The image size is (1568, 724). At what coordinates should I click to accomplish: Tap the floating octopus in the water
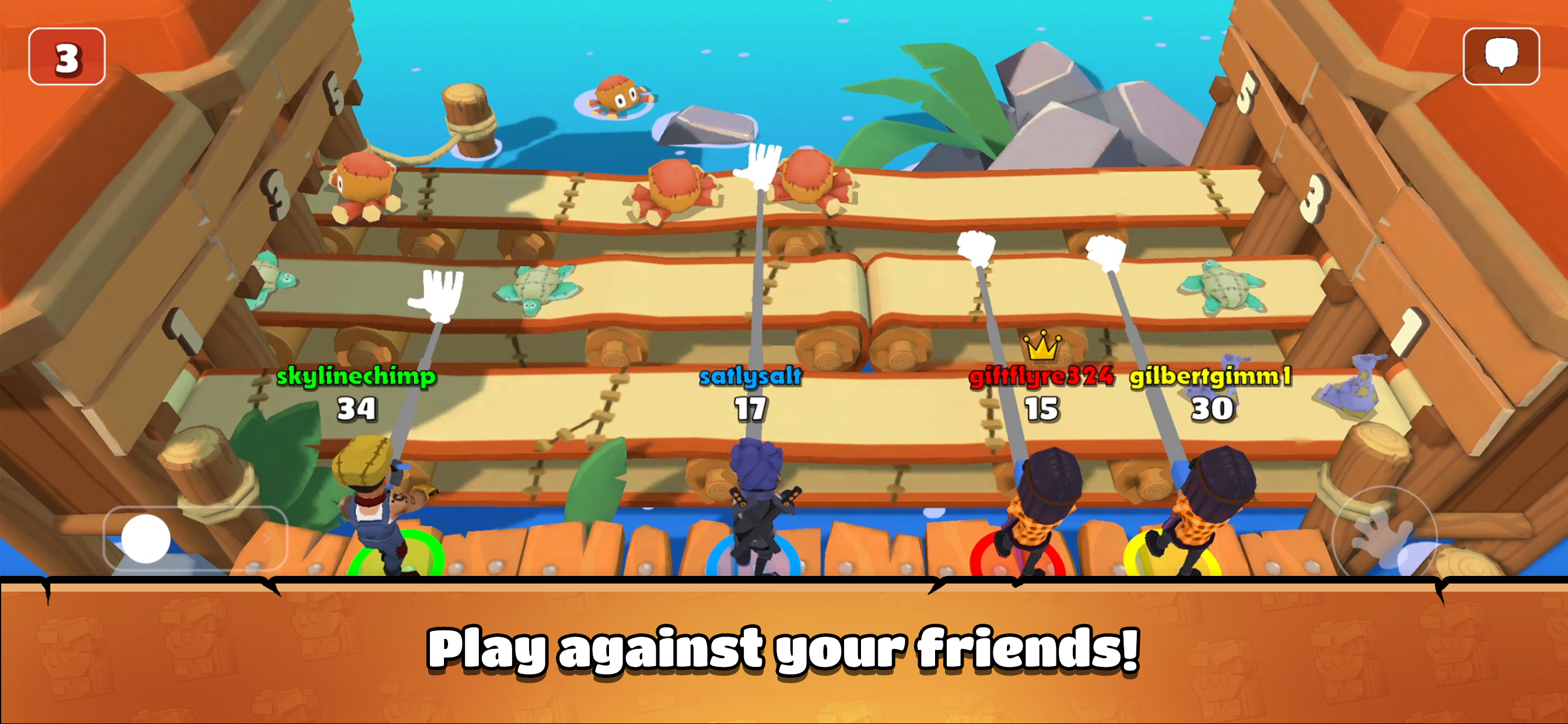[618, 96]
